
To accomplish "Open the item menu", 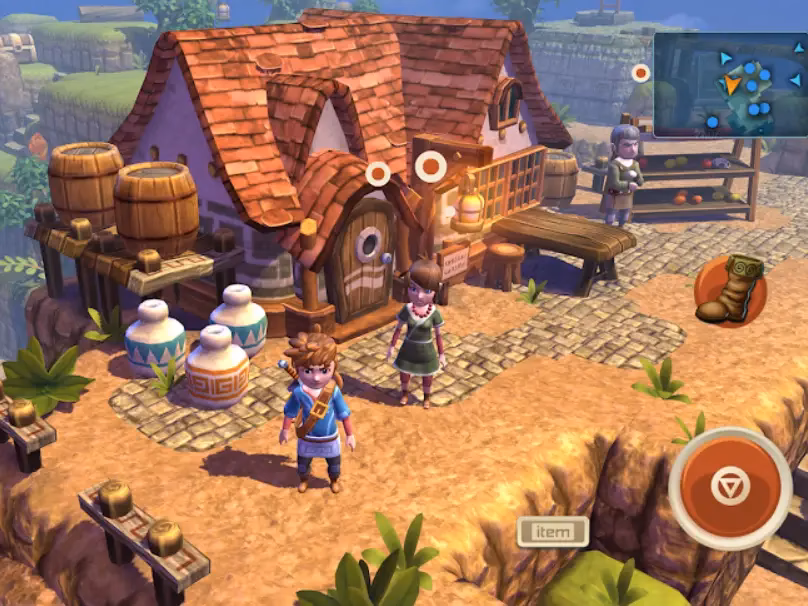I will [x=552, y=531].
